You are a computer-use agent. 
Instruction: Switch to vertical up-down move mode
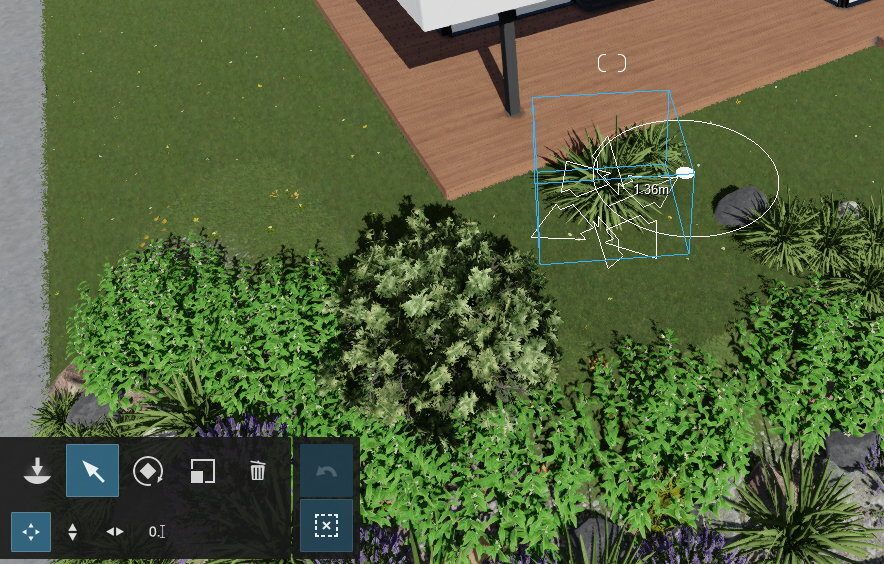click(x=72, y=532)
